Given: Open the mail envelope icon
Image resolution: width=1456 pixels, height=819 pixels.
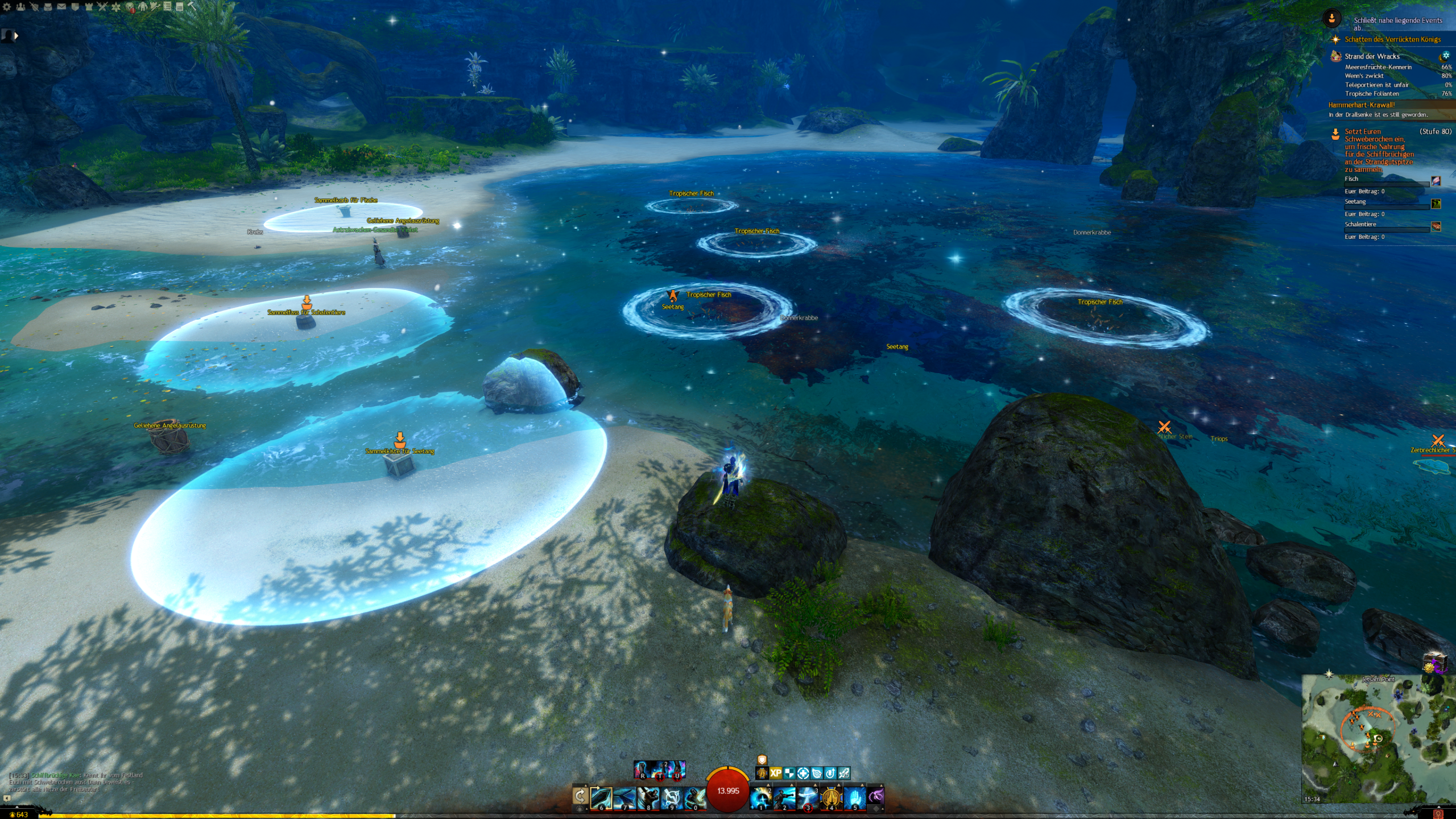Looking at the screenshot, I should click(x=61, y=7).
